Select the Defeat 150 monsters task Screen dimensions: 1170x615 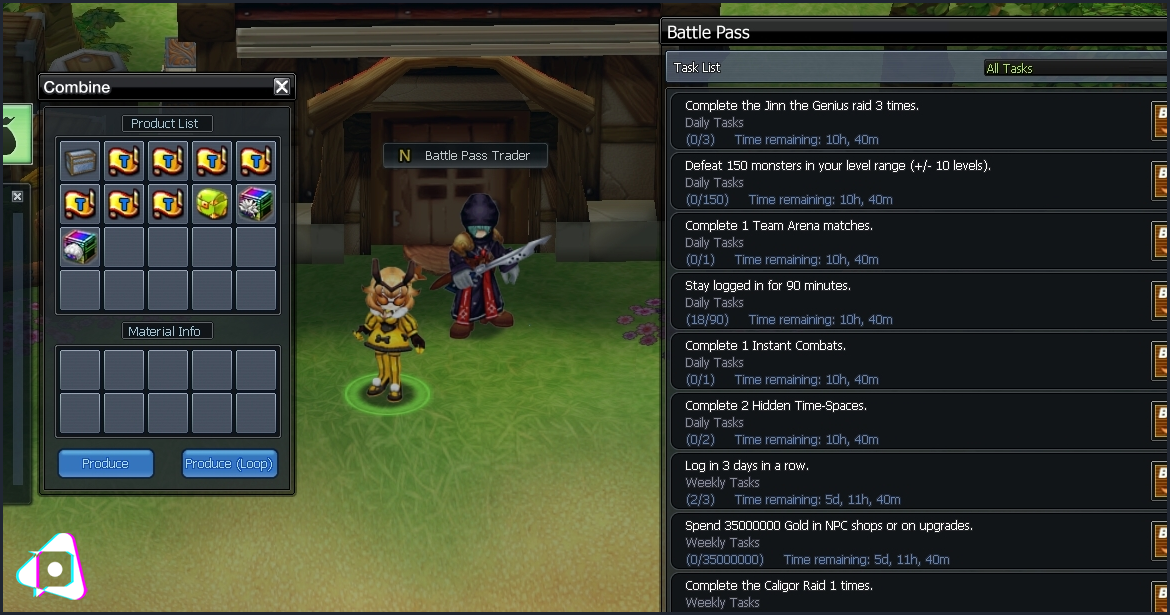[910, 182]
